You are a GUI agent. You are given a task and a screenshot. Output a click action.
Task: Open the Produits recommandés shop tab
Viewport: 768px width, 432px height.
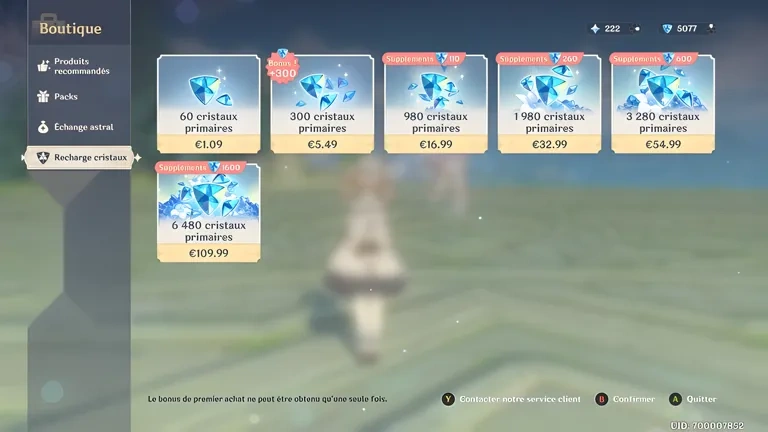point(80,66)
